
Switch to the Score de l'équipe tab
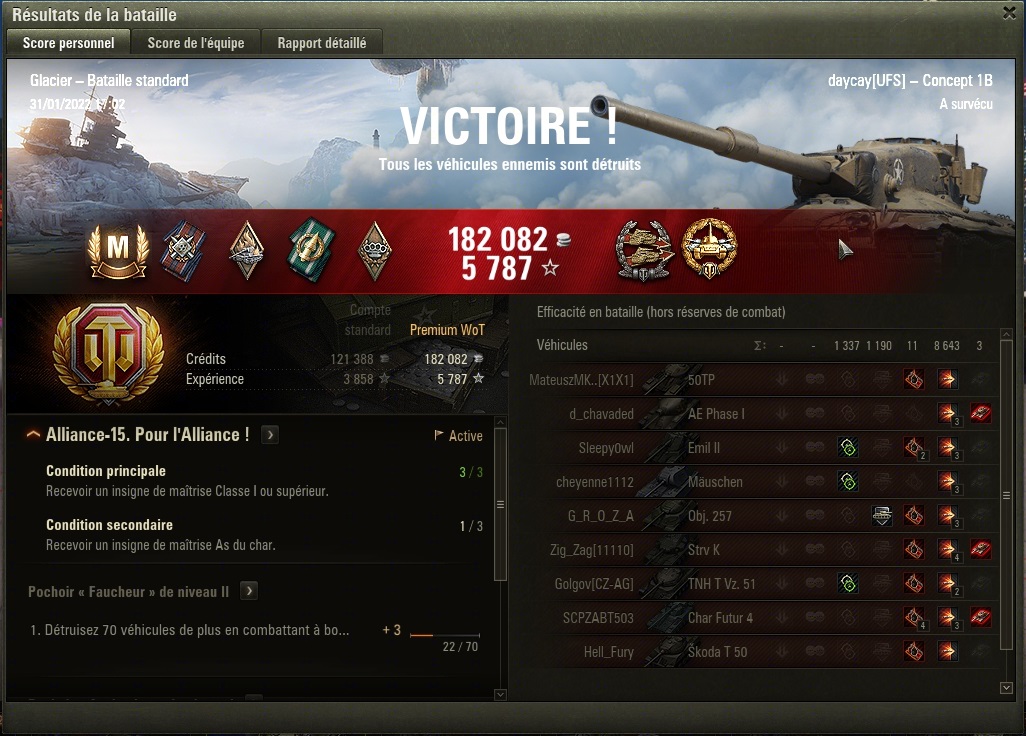pos(196,43)
